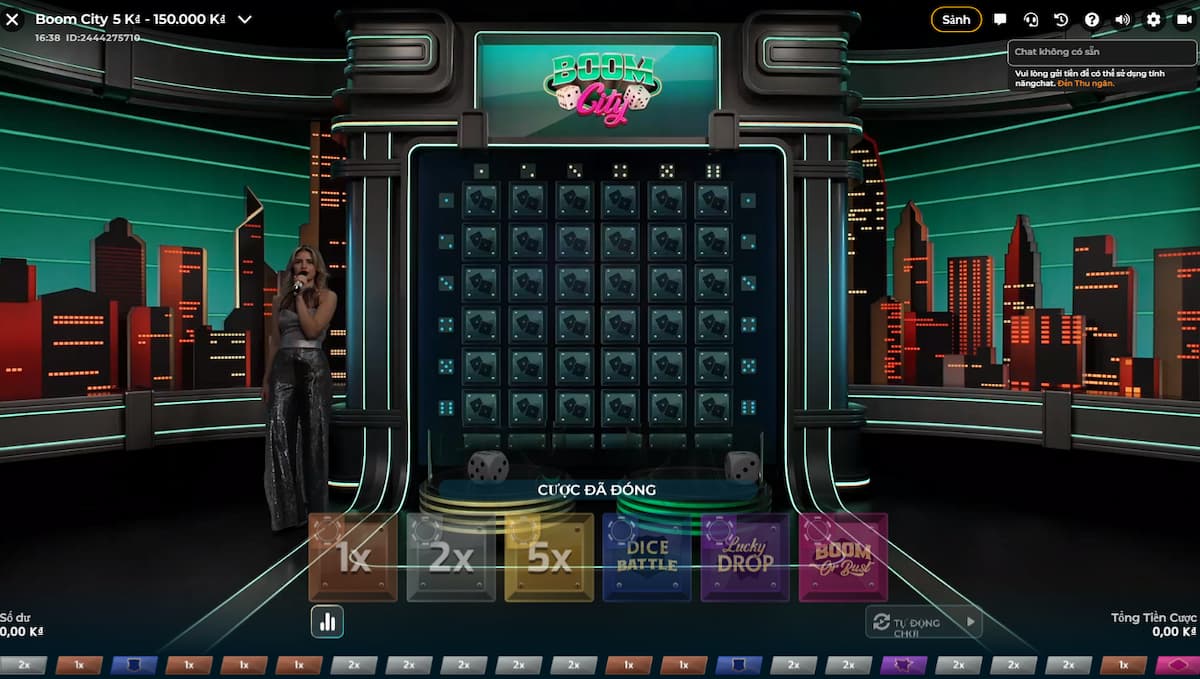
Task: Close the Boom City game
Action: click(x=13, y=19)
